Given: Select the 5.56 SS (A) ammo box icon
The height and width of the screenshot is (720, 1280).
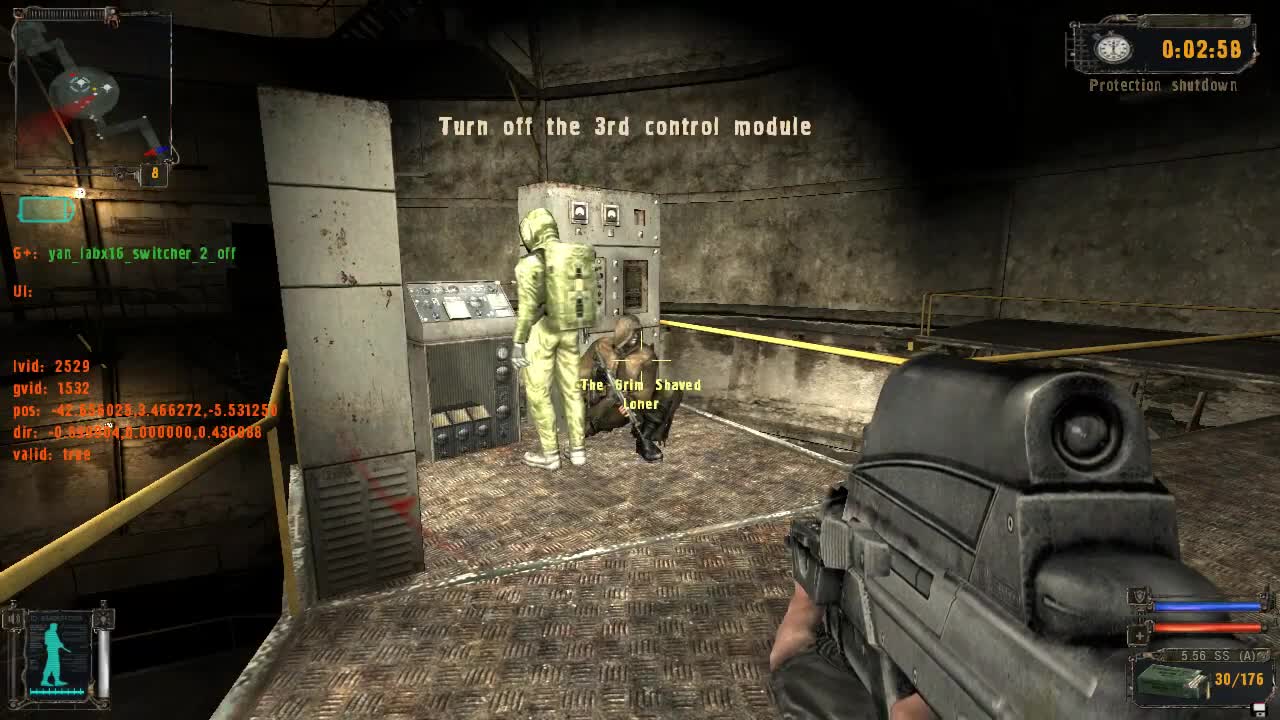Looking at the screenshot, I should pos(1172,680).
